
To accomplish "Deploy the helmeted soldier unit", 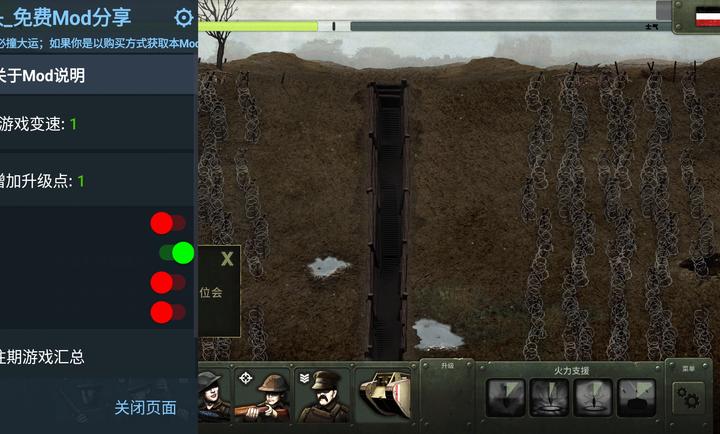I will pos(213,395).
